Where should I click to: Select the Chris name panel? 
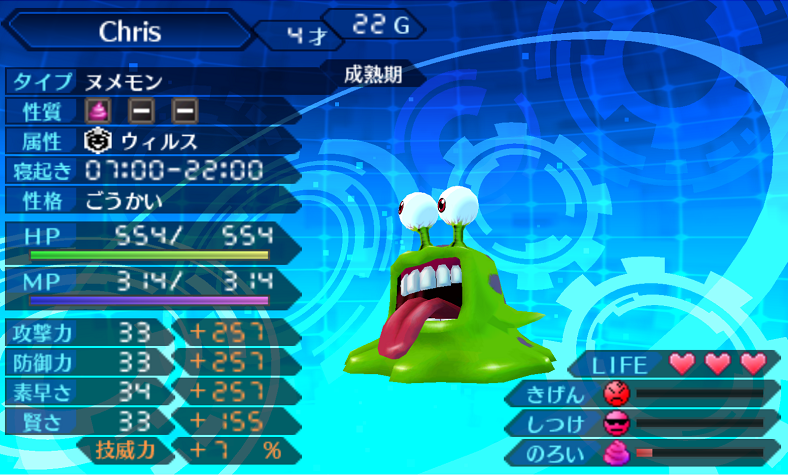131,31
